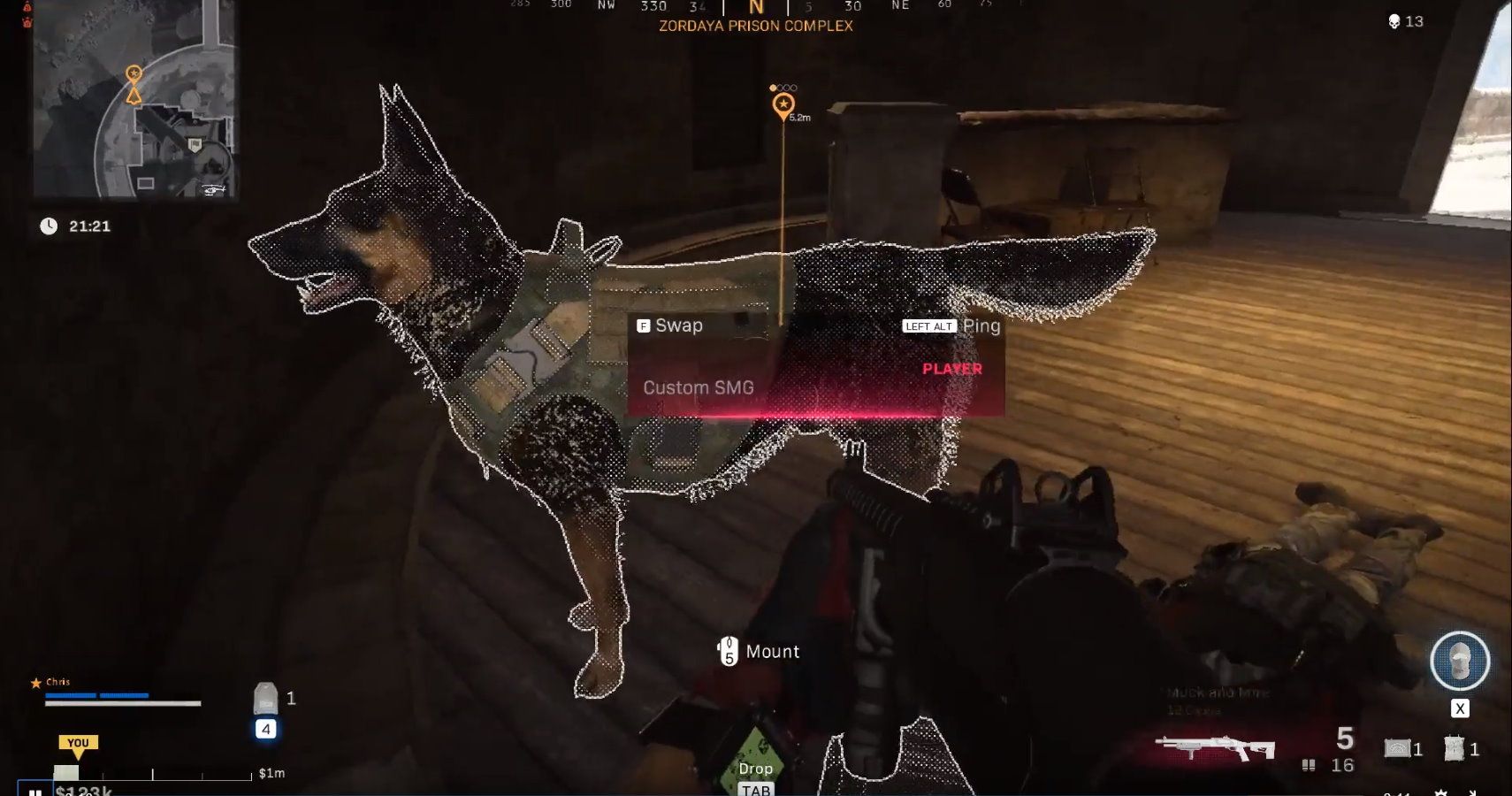The image size is (1512, 796).
Task: Select the Custom SMG loot label
Action: (699, 387)
